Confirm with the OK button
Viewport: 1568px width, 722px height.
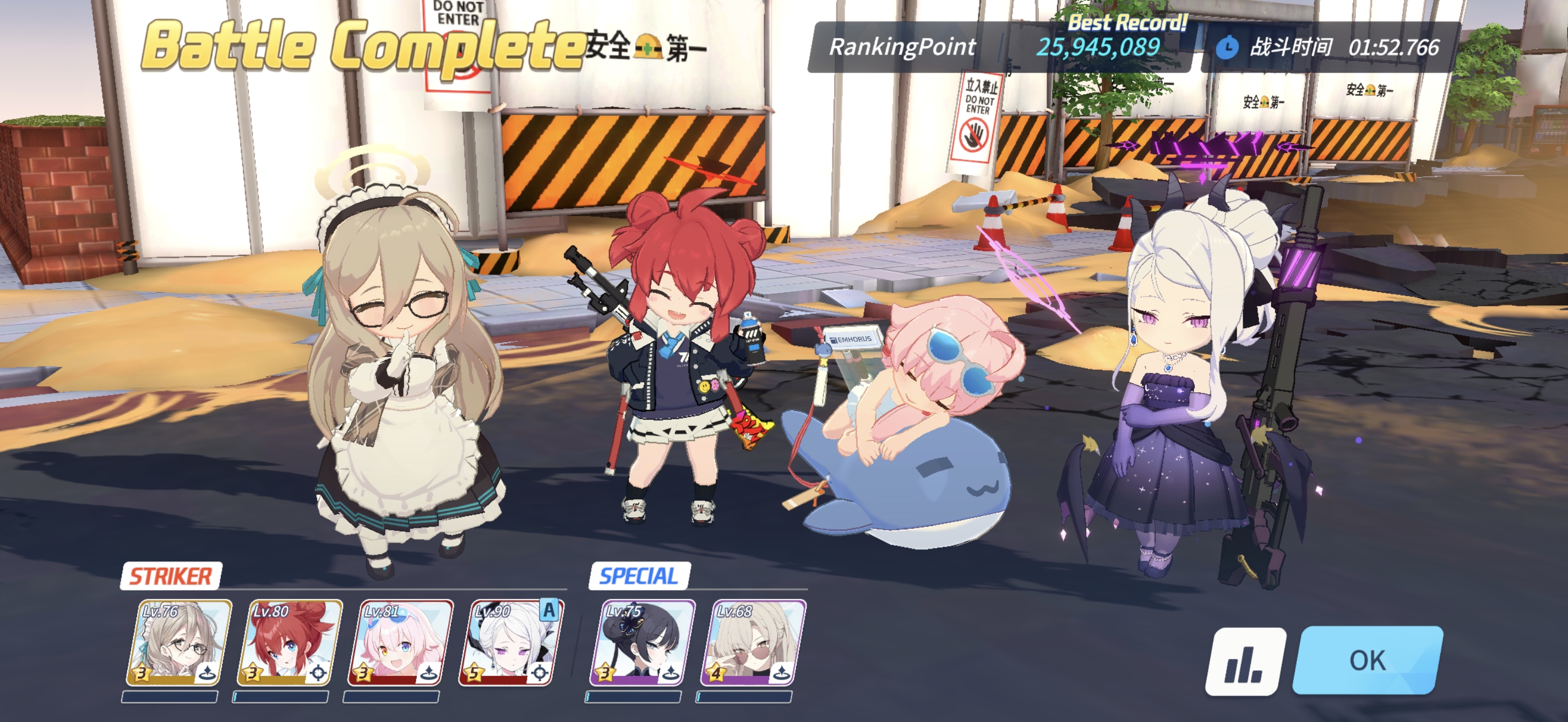click(x=1367, y=660)
